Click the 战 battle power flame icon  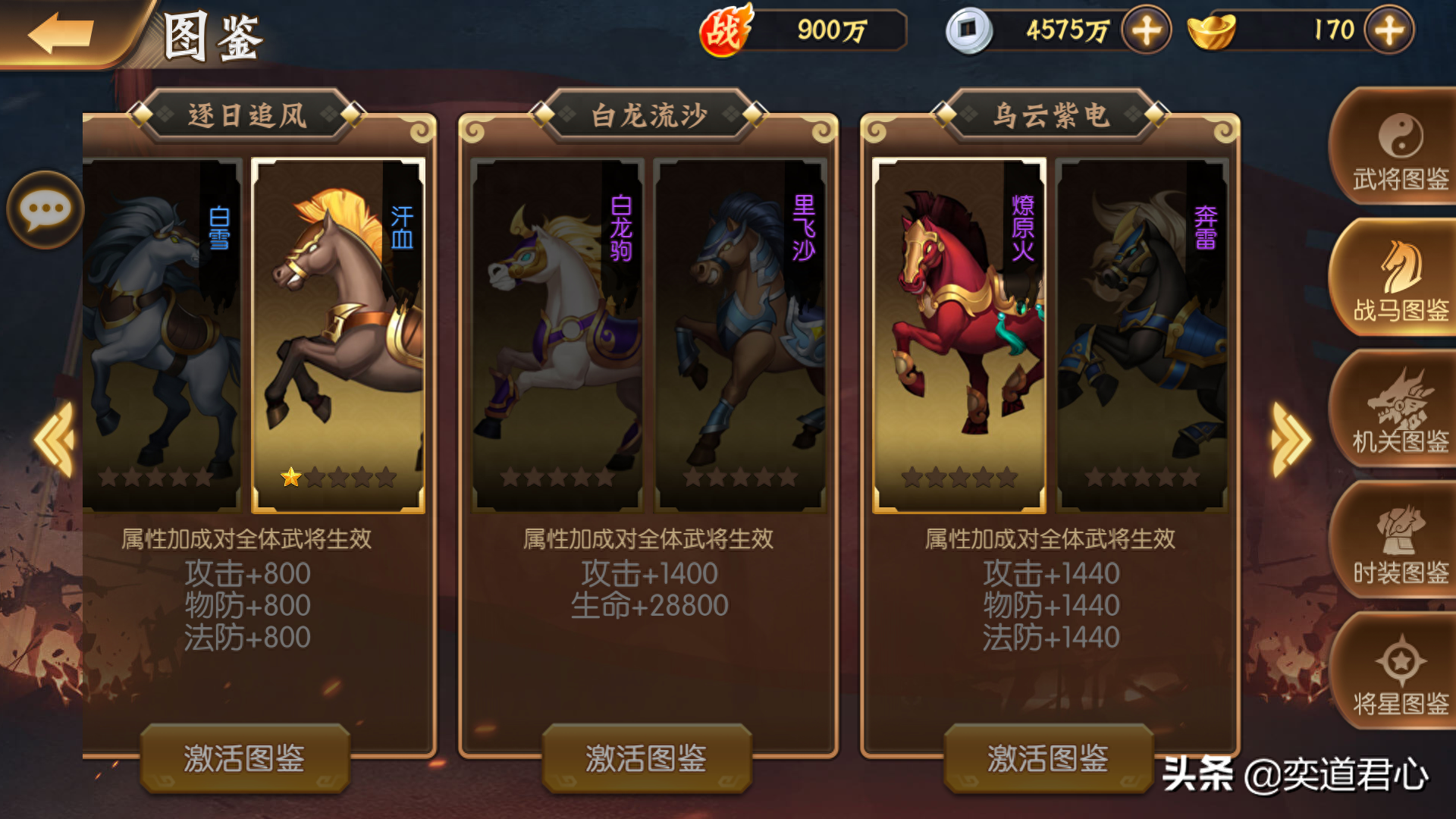pos(726,30)
